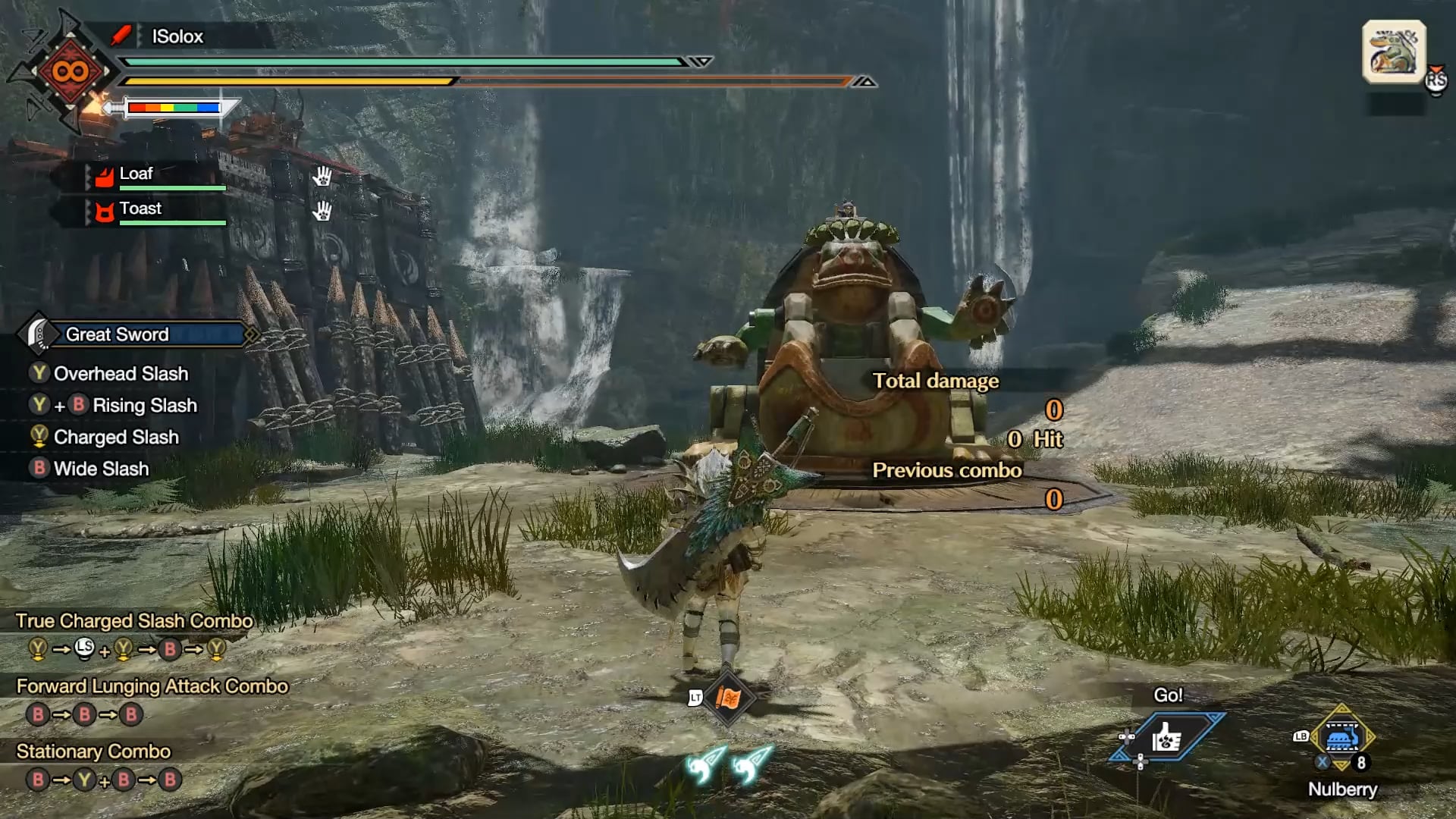Image resolution: width=1456 pixels, height=819 pixels.
Task: Select the Stationary Combo entry
Action: coord(94,752)
